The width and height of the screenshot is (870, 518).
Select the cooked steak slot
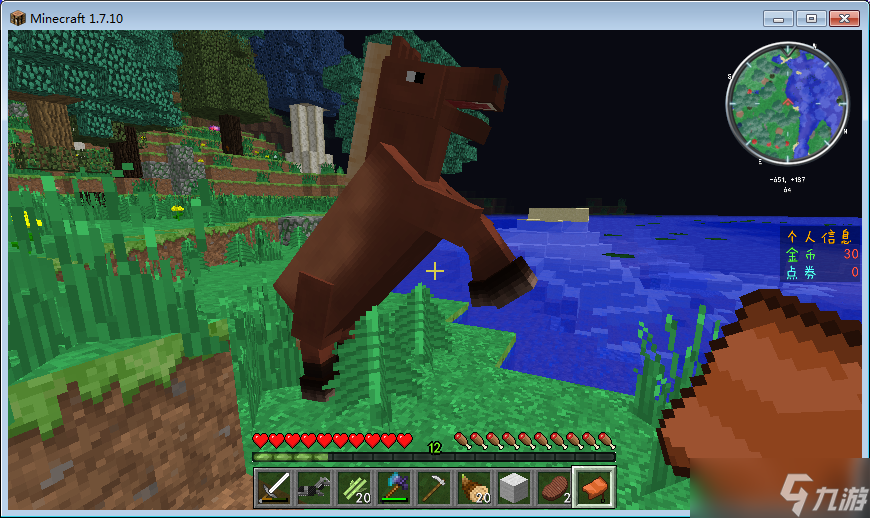tap(553, 488)
